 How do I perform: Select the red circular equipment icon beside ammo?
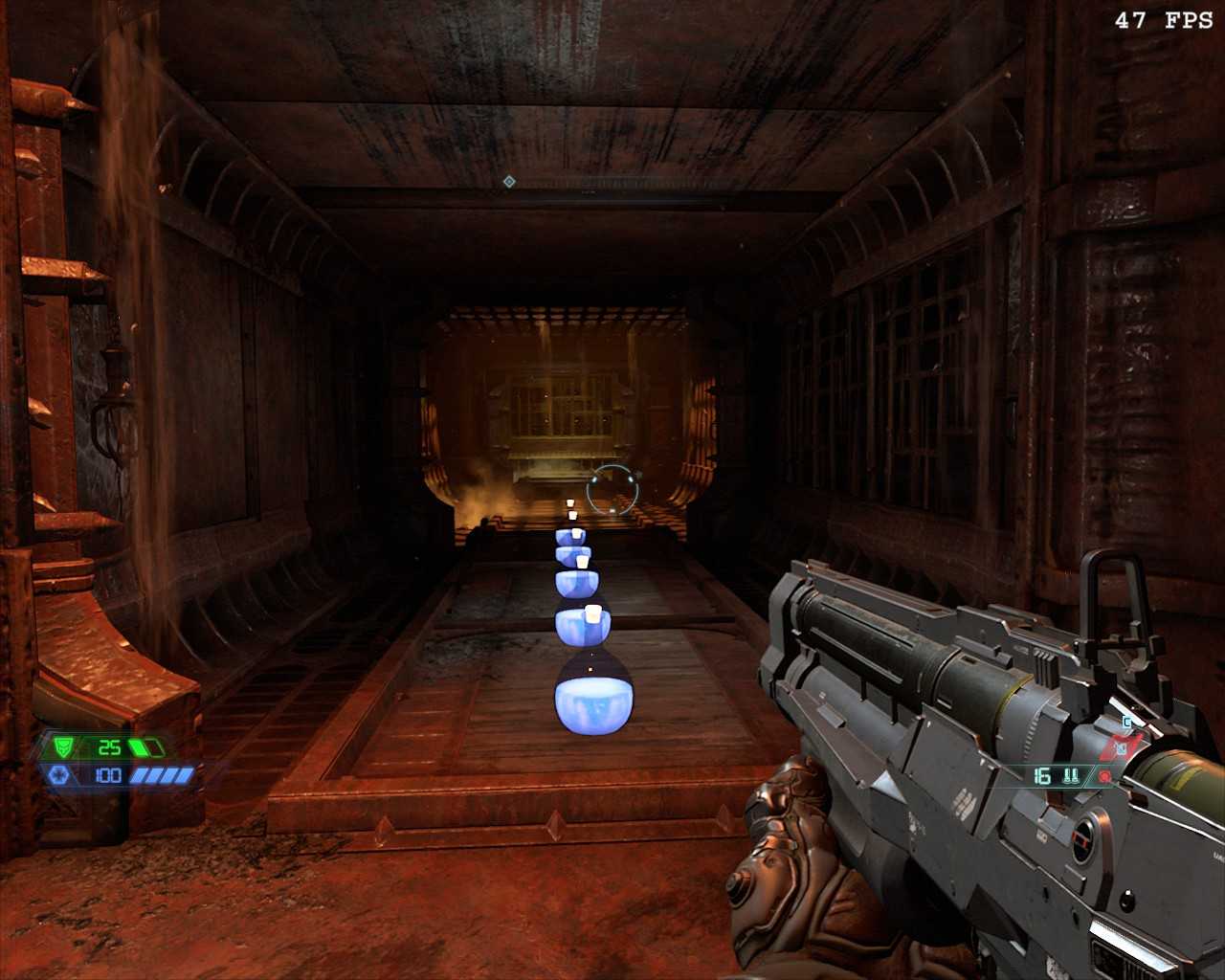click(1105, 776)
